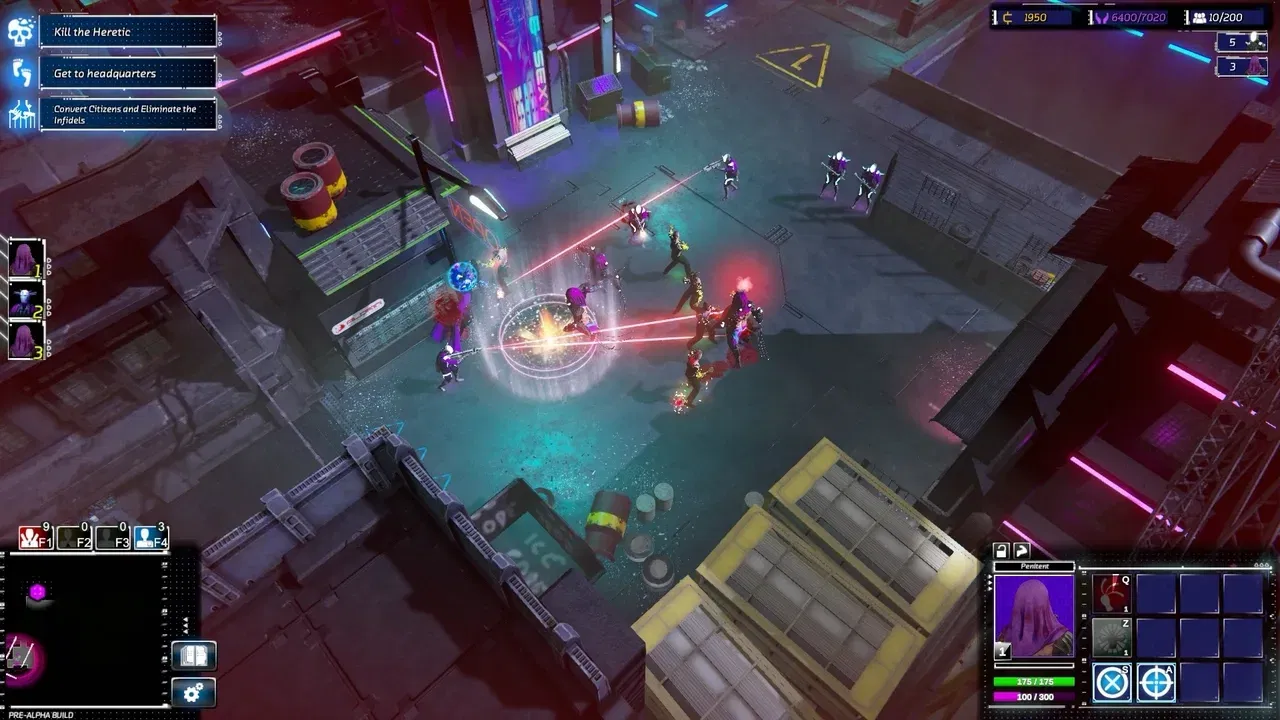
Task: Activate the Q whip ability
Action: 1111,594
